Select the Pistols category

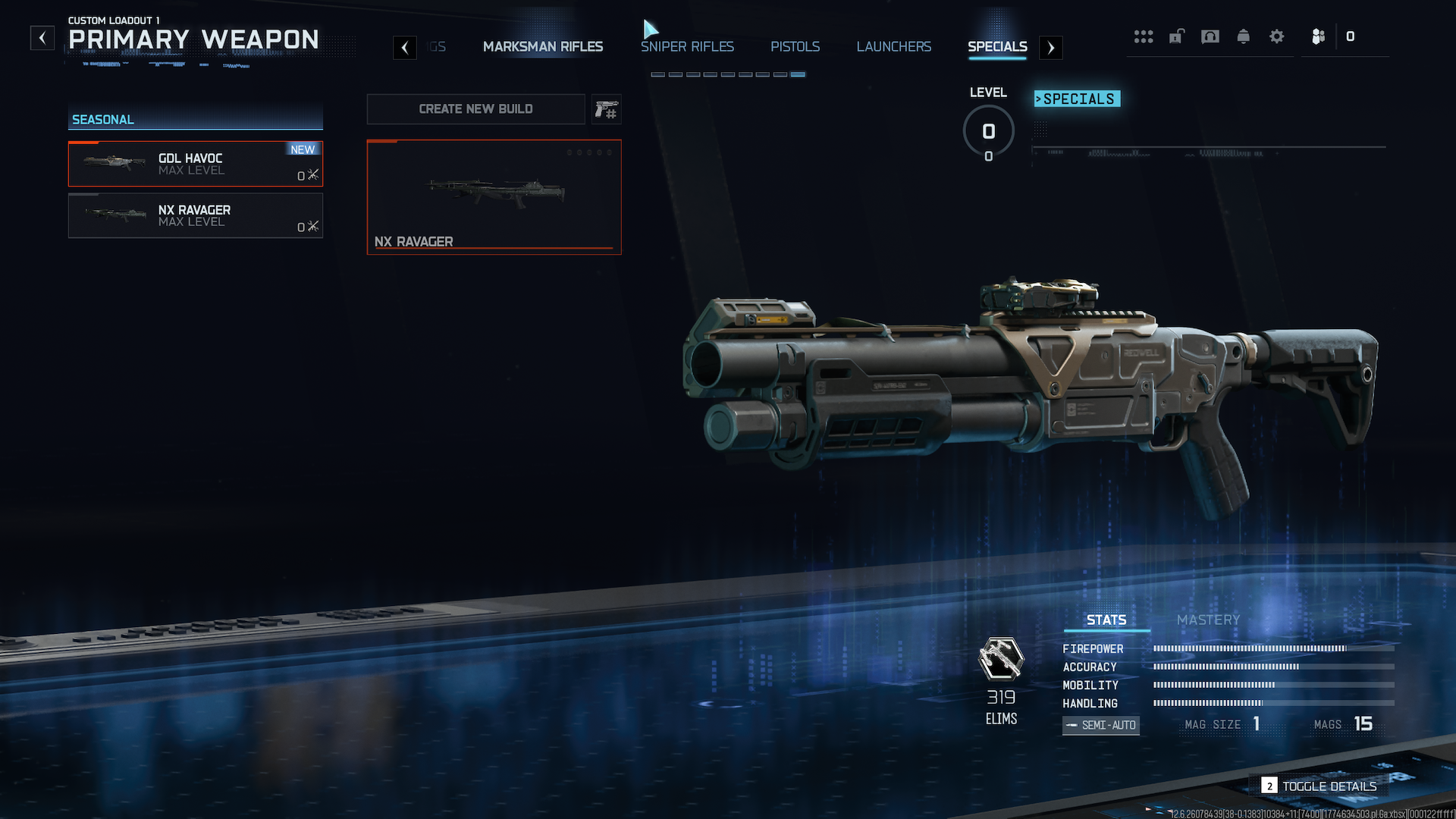pyautogui.click(x=795, y=47)
